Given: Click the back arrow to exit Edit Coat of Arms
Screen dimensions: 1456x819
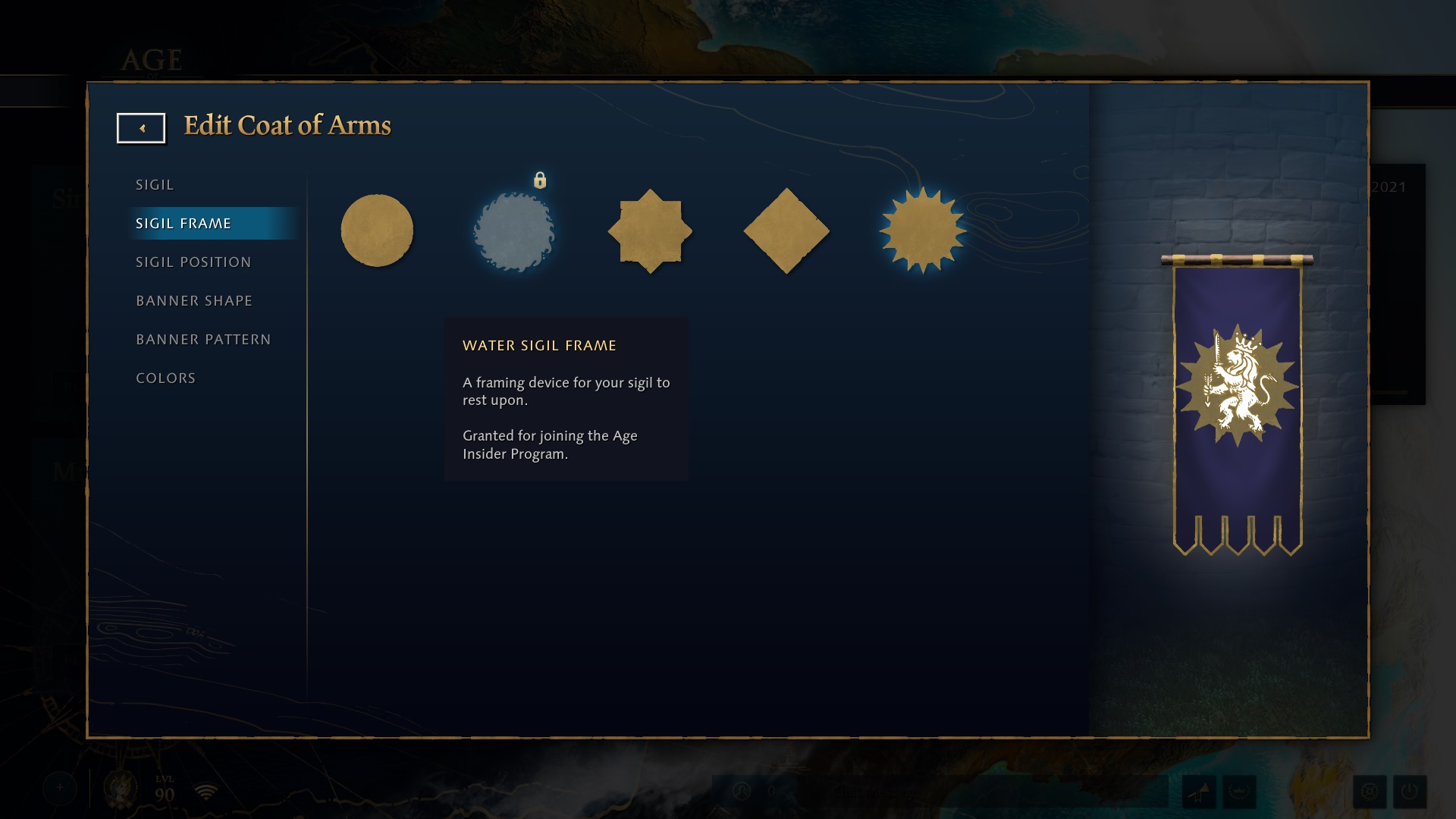Looking at the screenshot, I should coord(141,127).
